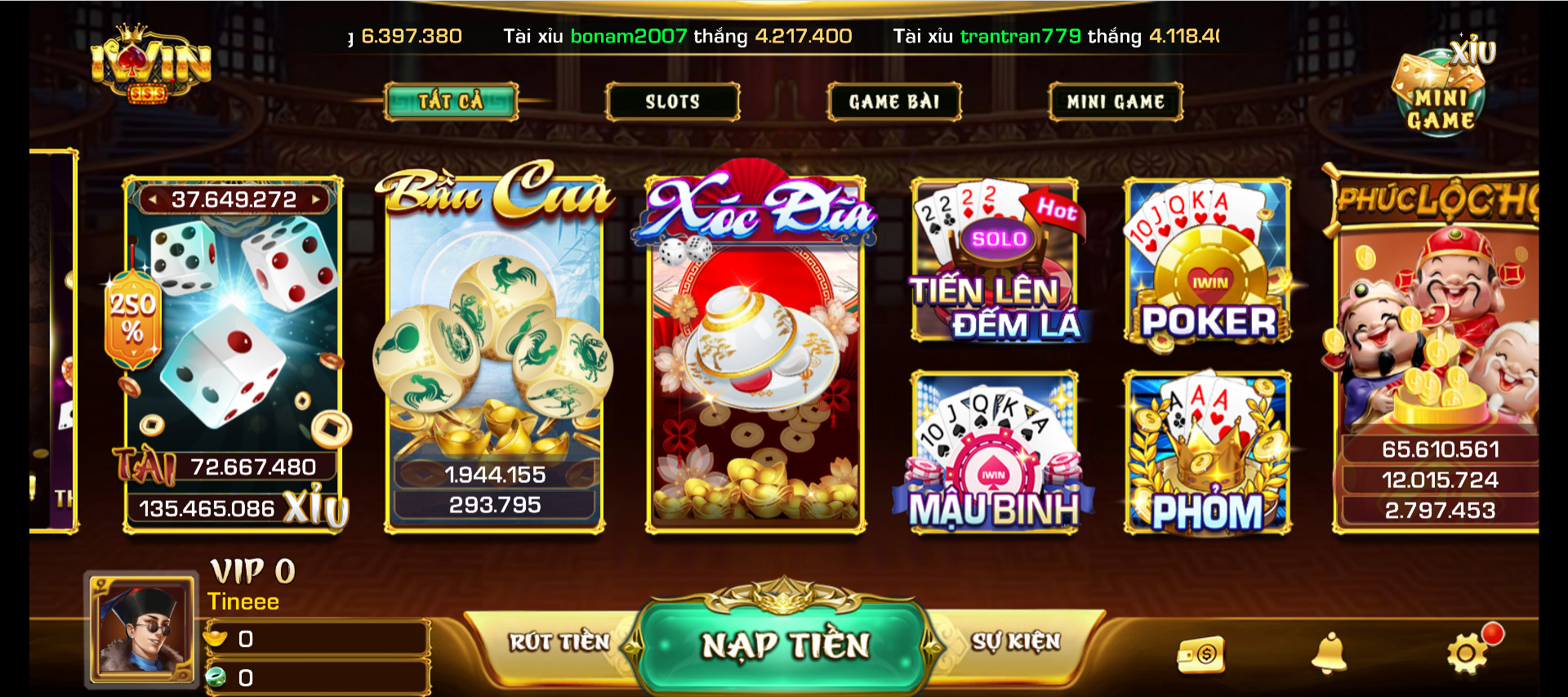Select the Slots category tab

pyautogui.click(x=672, y=101)
